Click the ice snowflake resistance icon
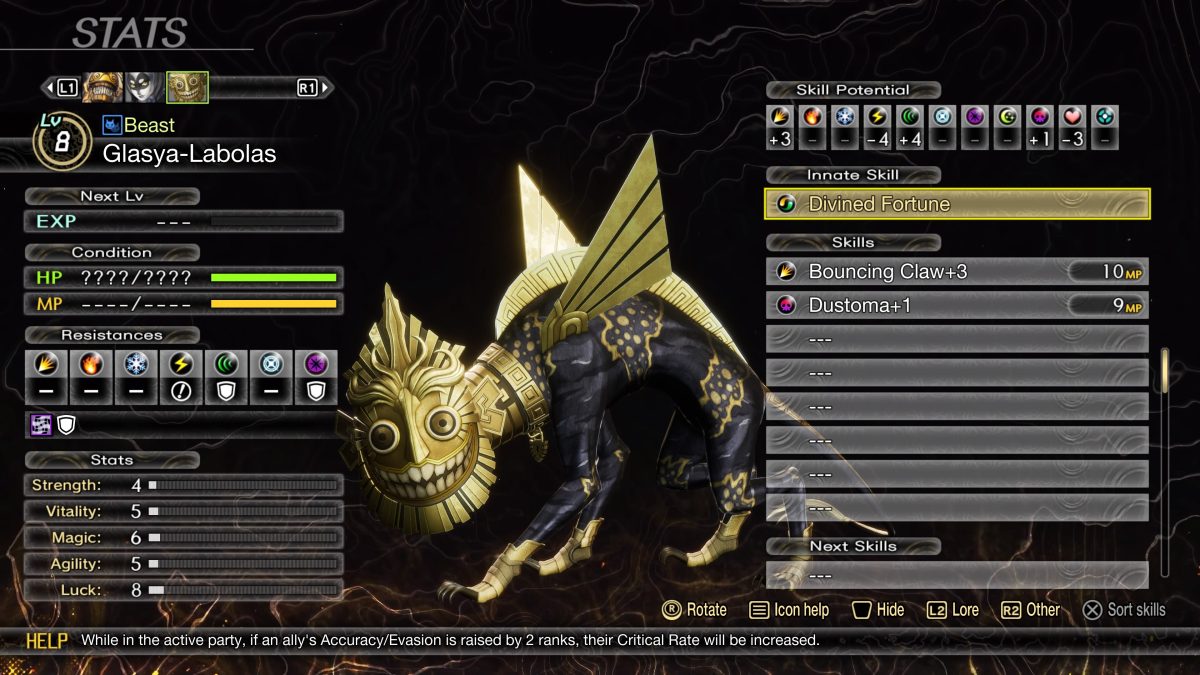 [x=137, y=365]
